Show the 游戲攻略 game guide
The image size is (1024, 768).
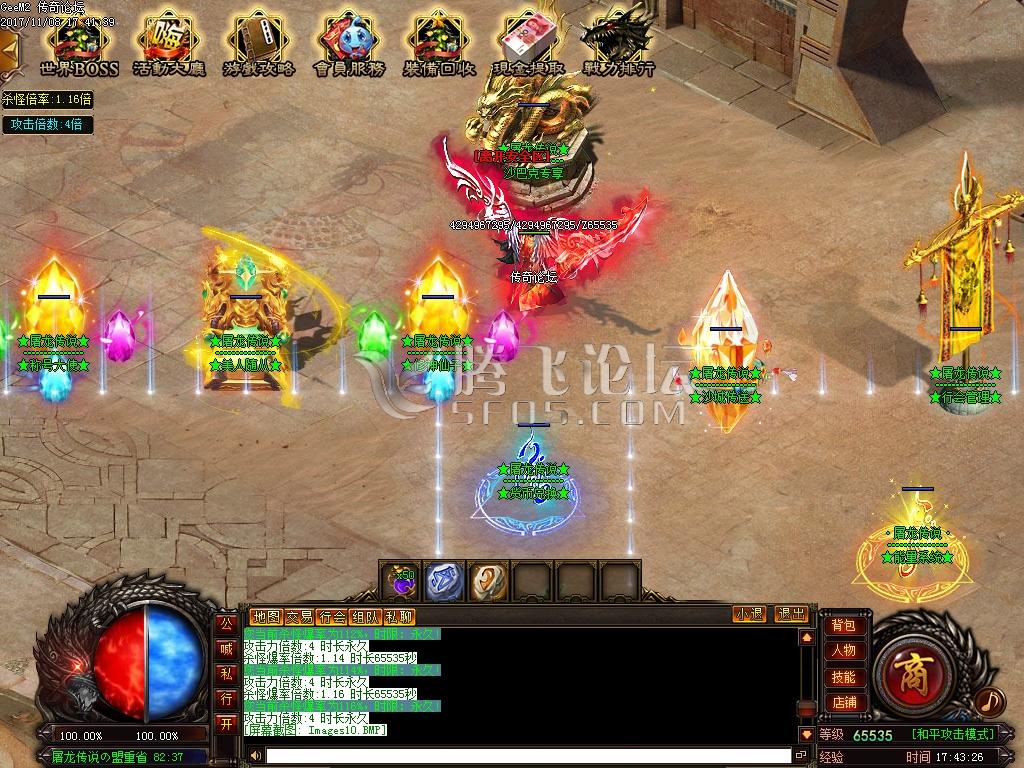pos(259,45)
